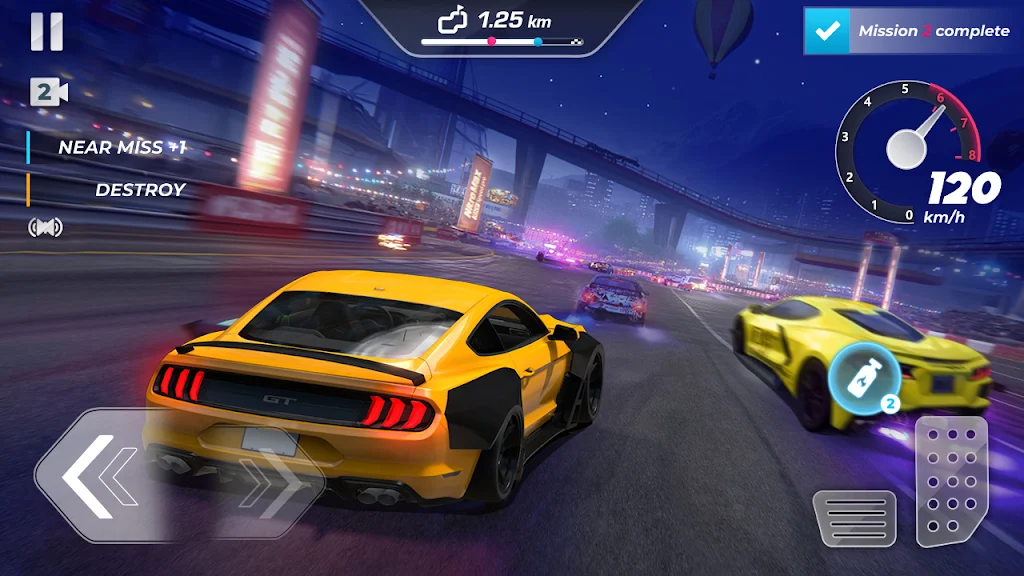The height and width of the screenshot is (576, 1024).
Task: Dismiss the Mission 2 complete banner
Action: 908,31
